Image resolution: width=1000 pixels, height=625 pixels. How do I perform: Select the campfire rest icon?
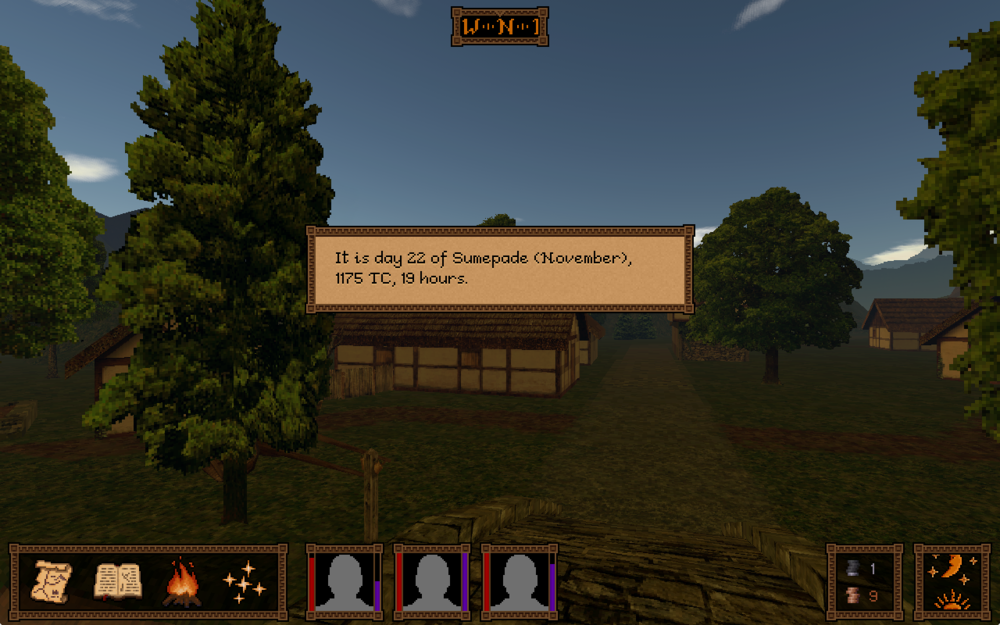(x=181, y=583)
